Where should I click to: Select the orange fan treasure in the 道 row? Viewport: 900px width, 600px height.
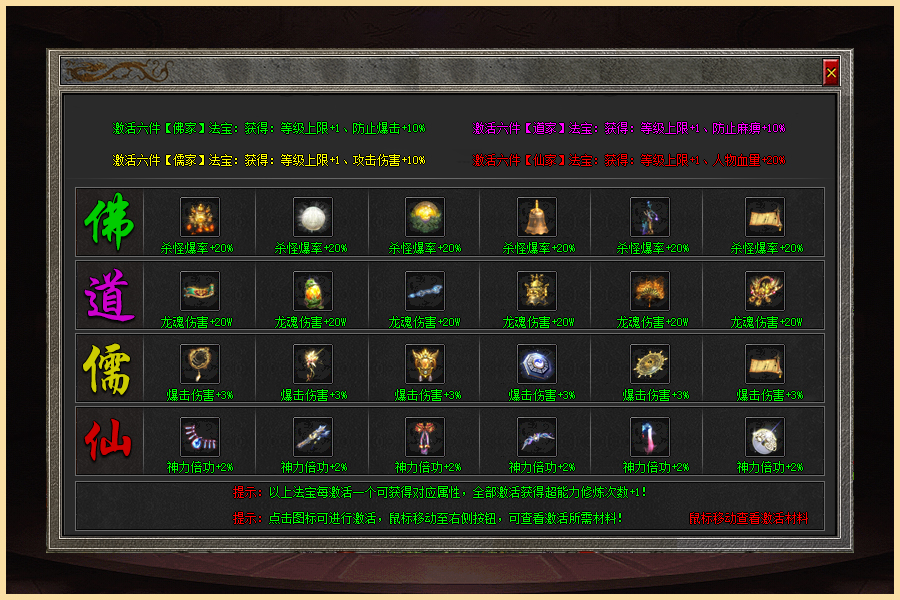tap(650, 291)
